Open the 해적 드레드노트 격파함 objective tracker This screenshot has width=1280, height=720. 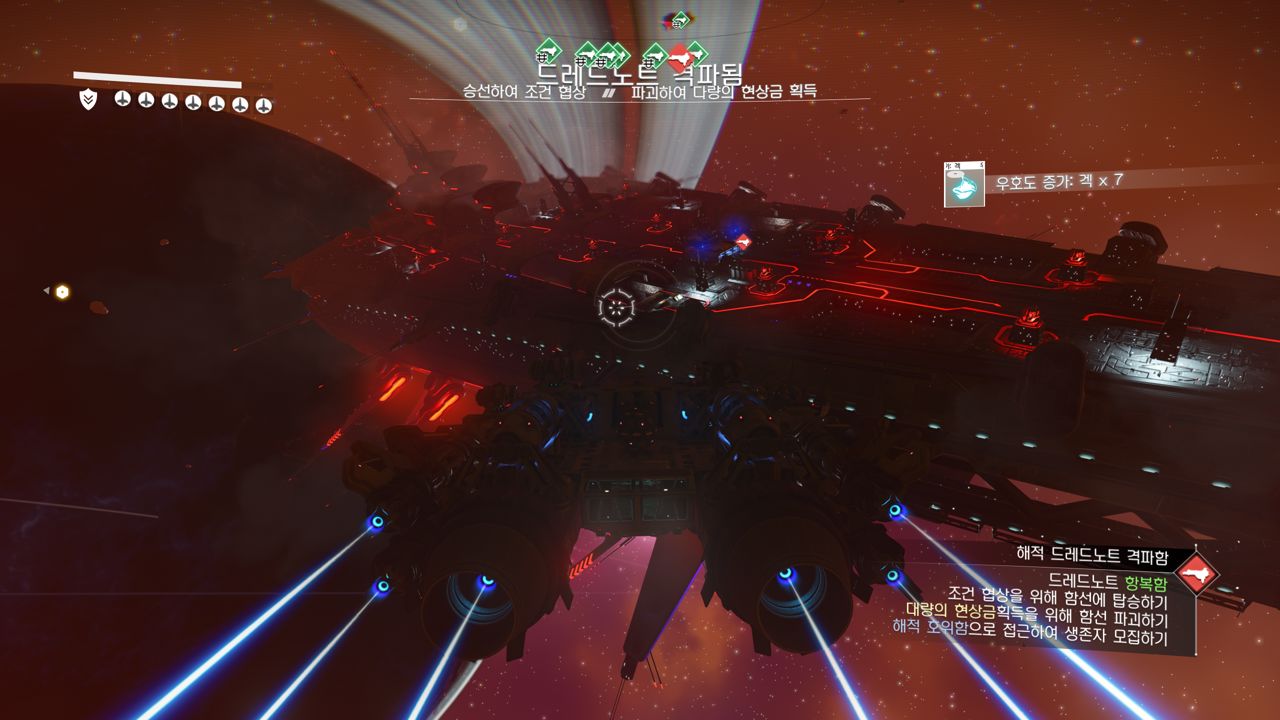[x=1100, y=555]
